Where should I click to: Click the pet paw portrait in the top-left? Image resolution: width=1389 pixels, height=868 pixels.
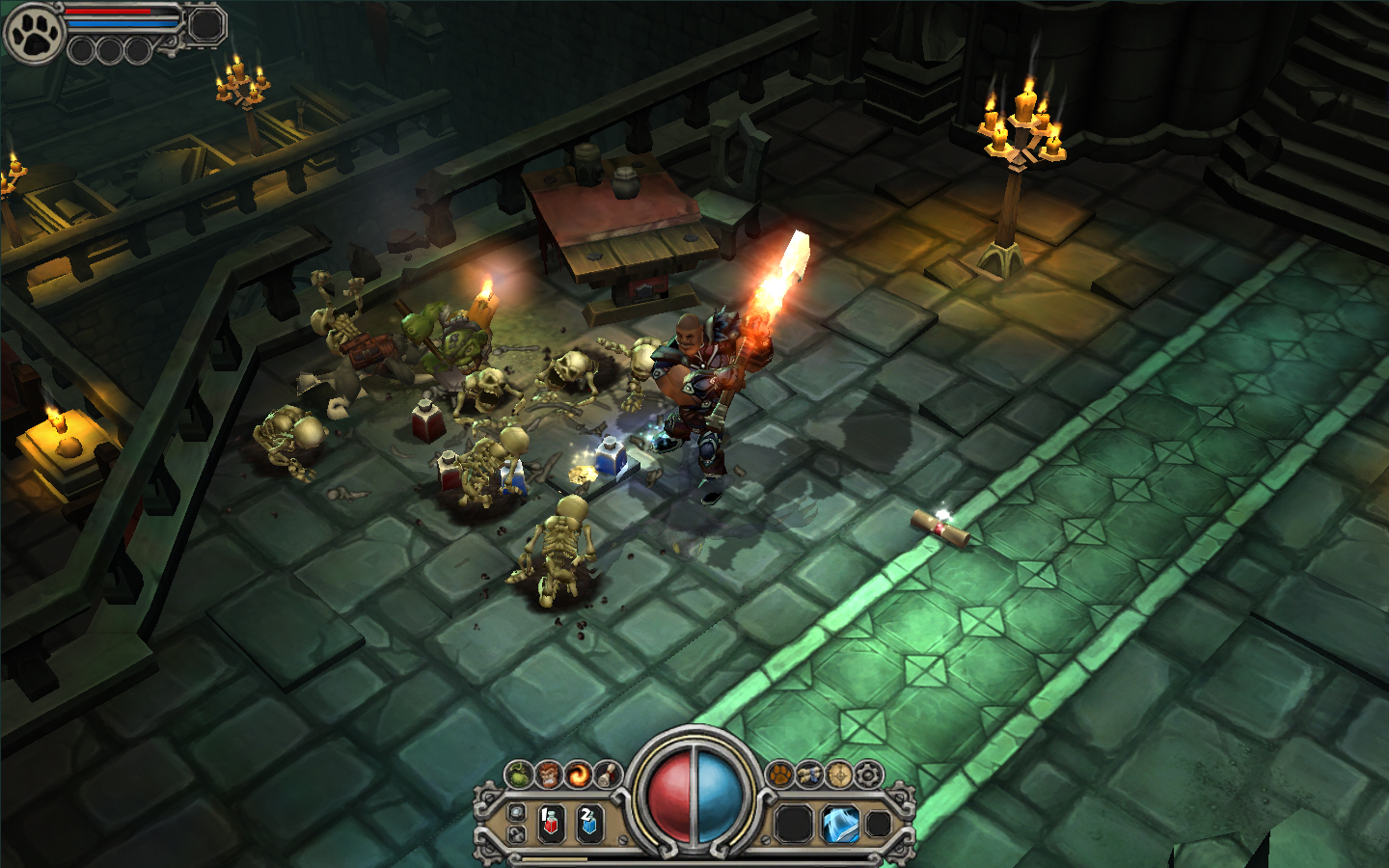(x=33, y=31)
